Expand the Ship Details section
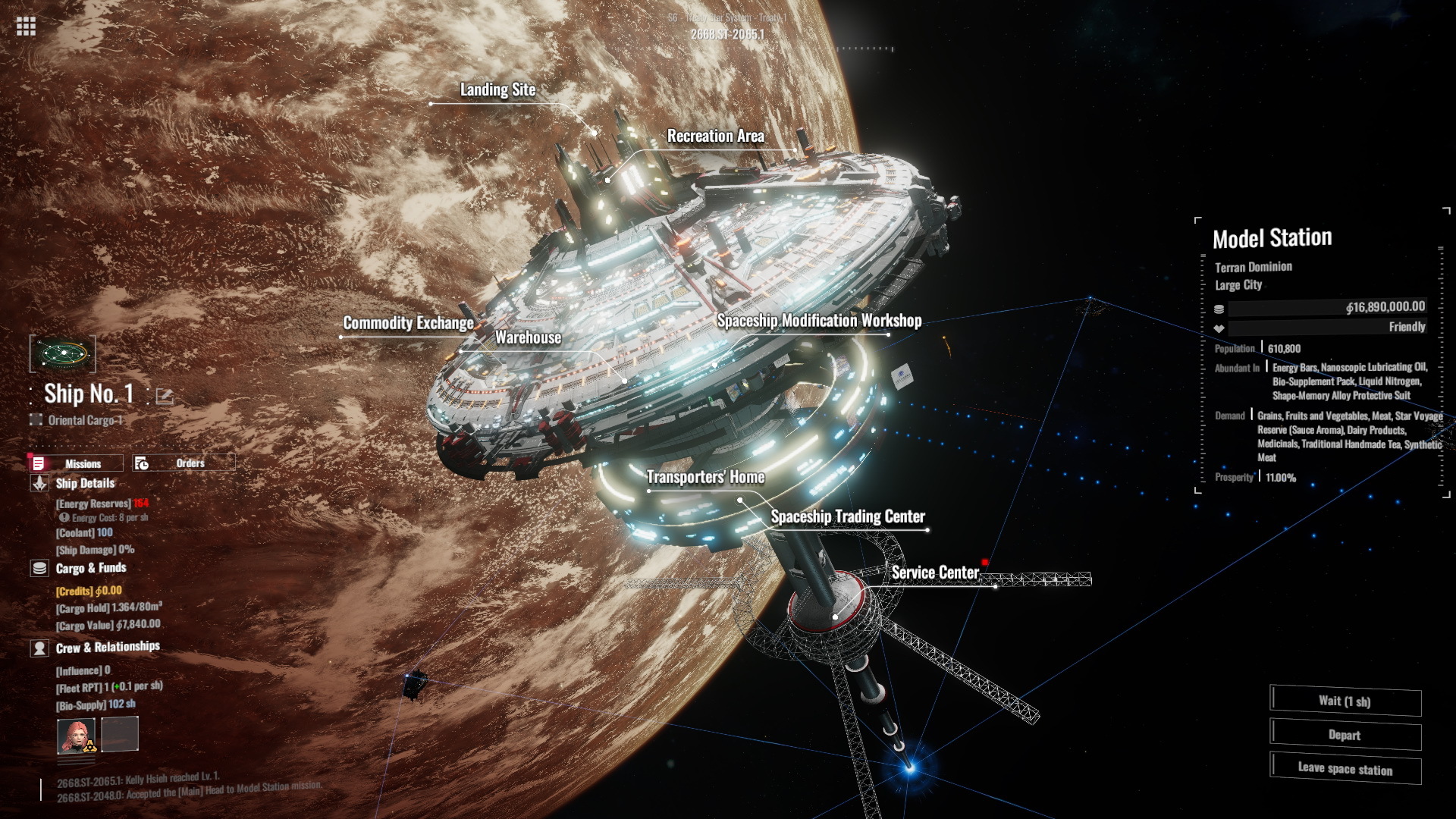The image size is (1456, 819). [84, 483]
